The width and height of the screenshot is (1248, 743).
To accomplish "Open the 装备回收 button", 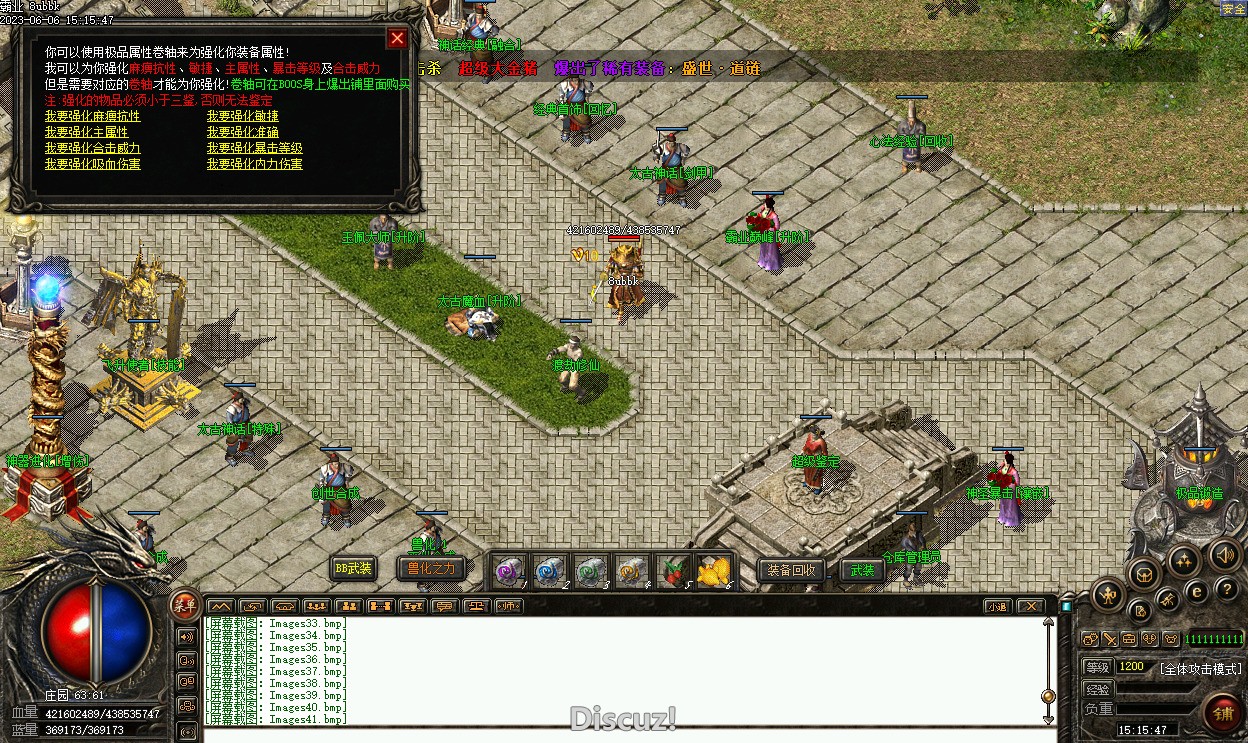I will click(792, 571).
